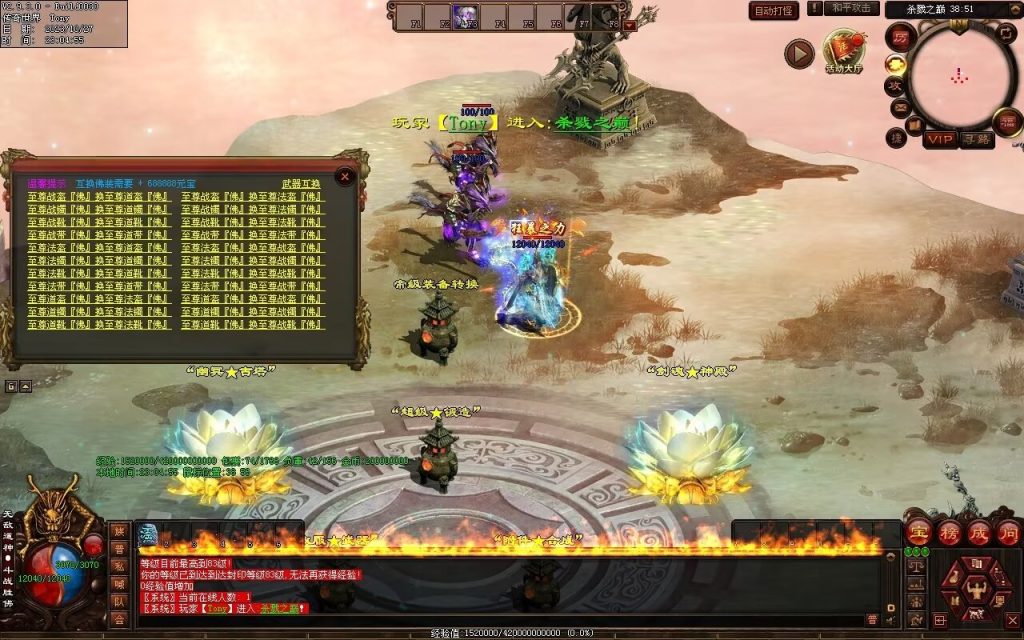Select the blue skill icon in hotbar slot 1
Viewport: 1024px width, 640px height.
(x=148, y=534)
